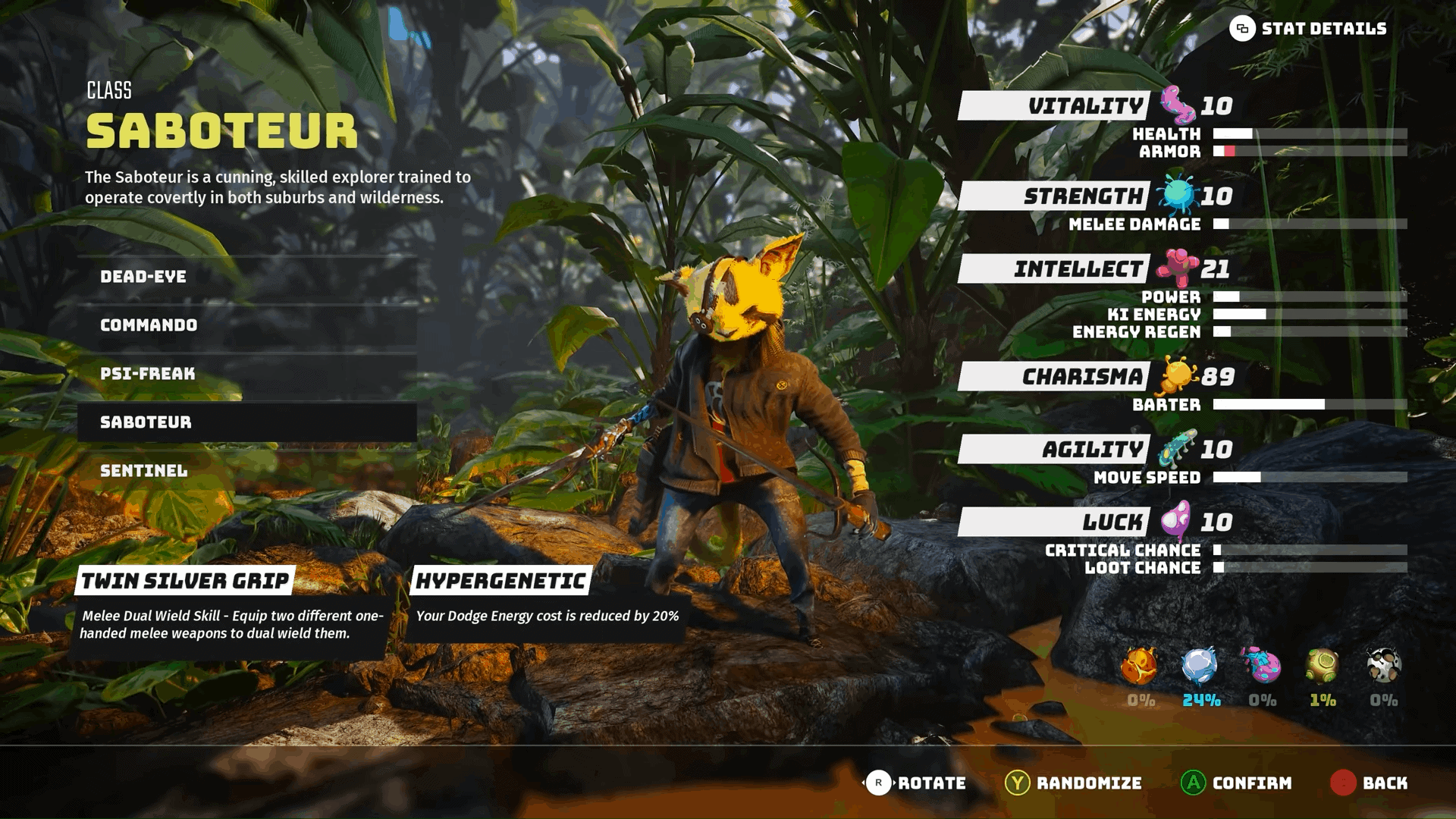Click the cold resistance icon showing 24%
Viewport: 1456px width, 819px height.
1198,664
